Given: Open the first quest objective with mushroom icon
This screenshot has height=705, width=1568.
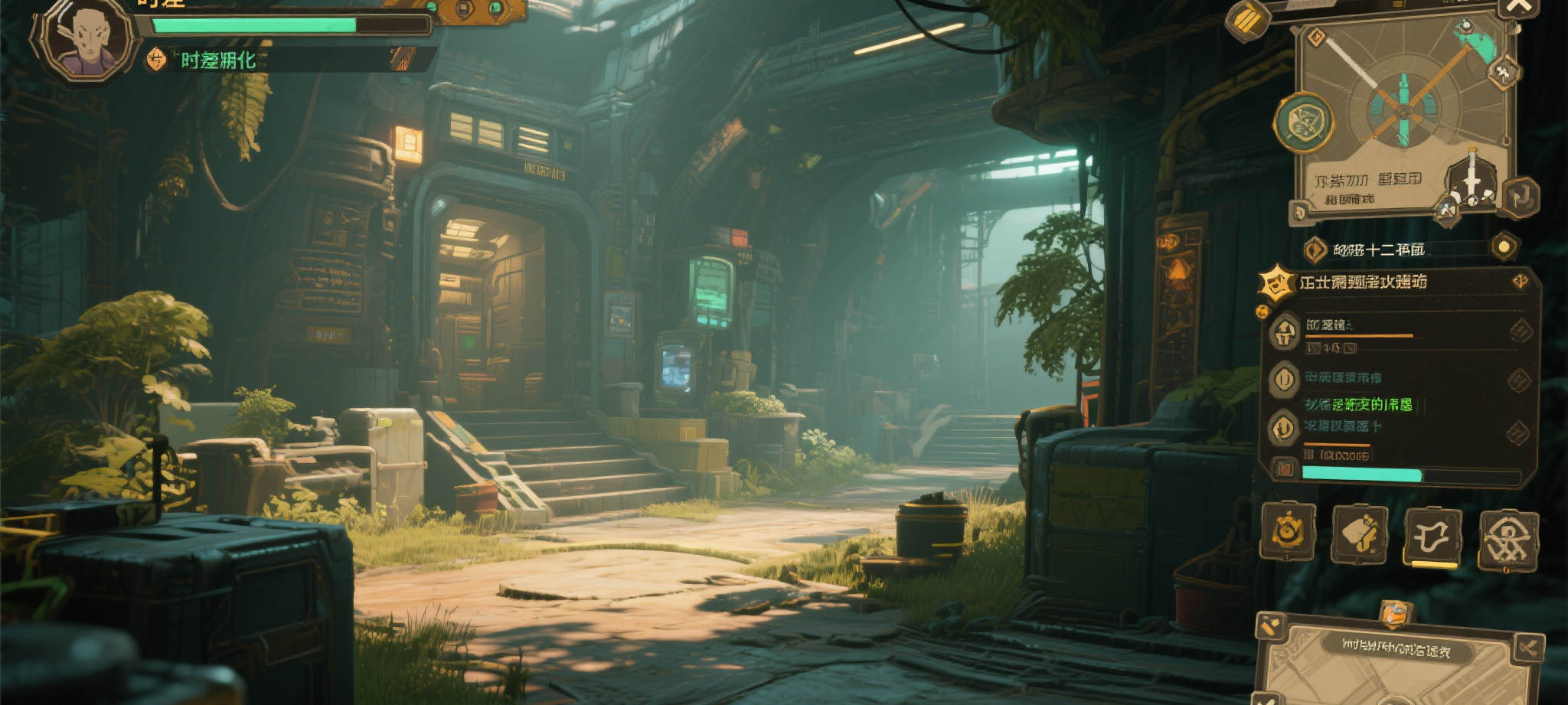Looking at the screenshot, I should point(1286,332).
